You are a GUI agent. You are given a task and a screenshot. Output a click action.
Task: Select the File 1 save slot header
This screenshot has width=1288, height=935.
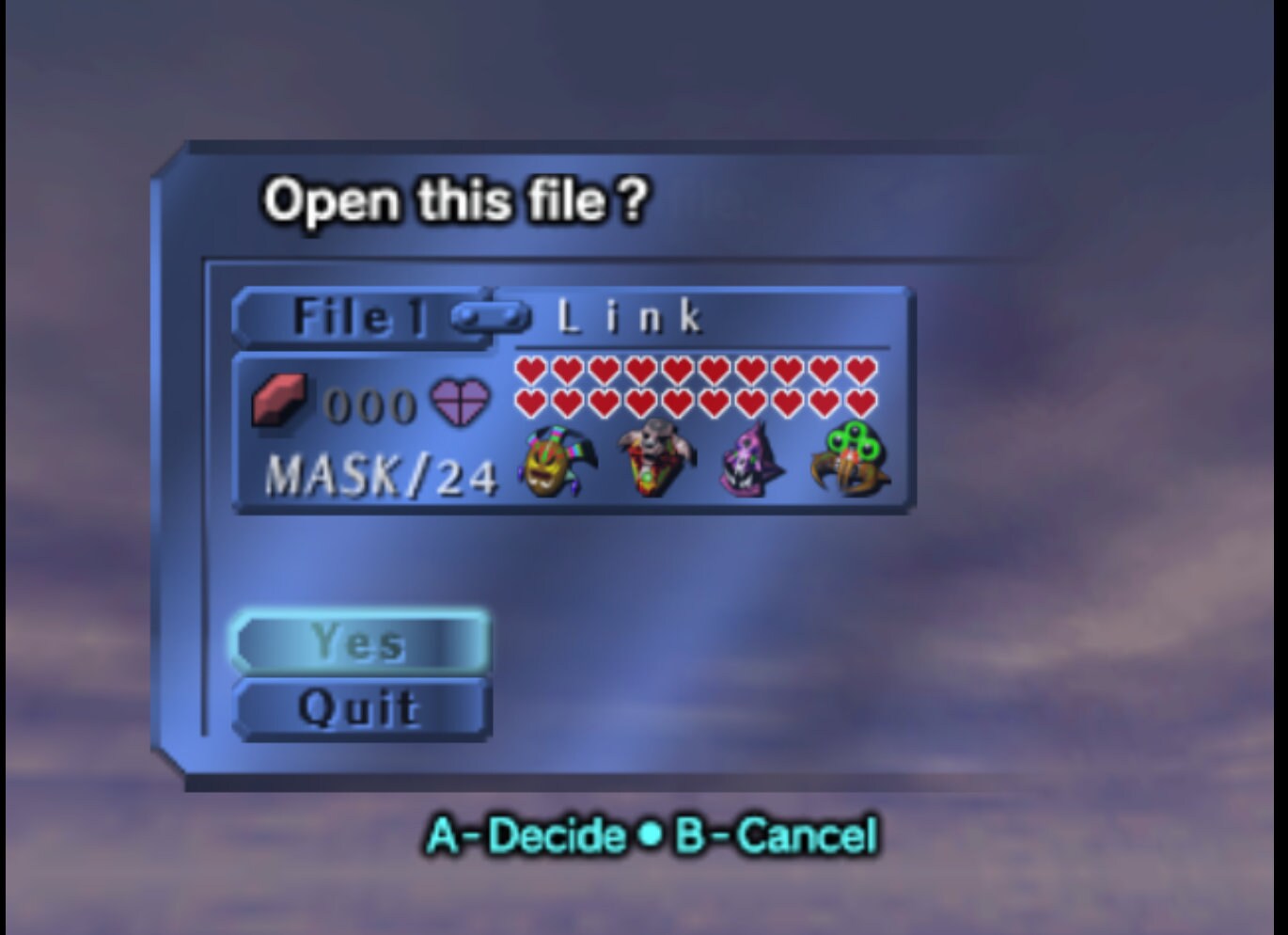point(357,316)
